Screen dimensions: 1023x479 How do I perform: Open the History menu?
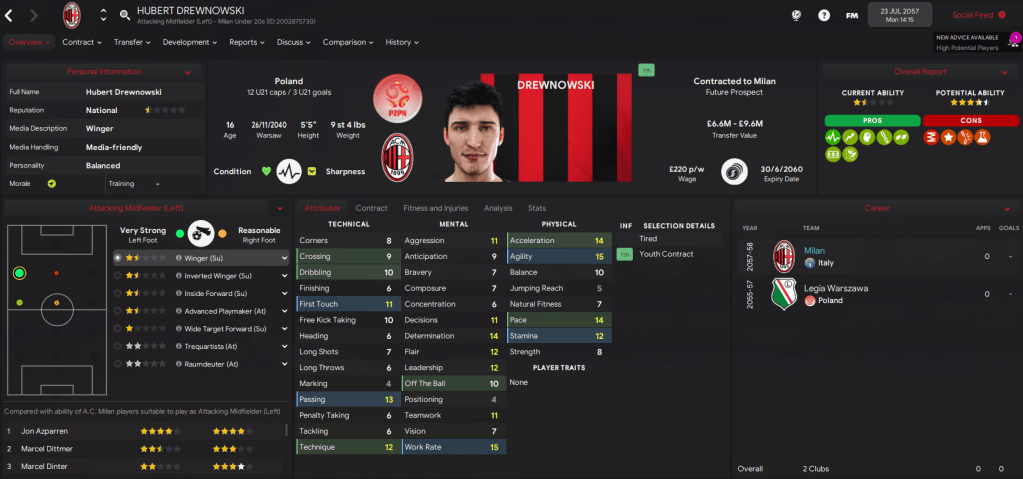pyautogui.click(x=401, y=42)
